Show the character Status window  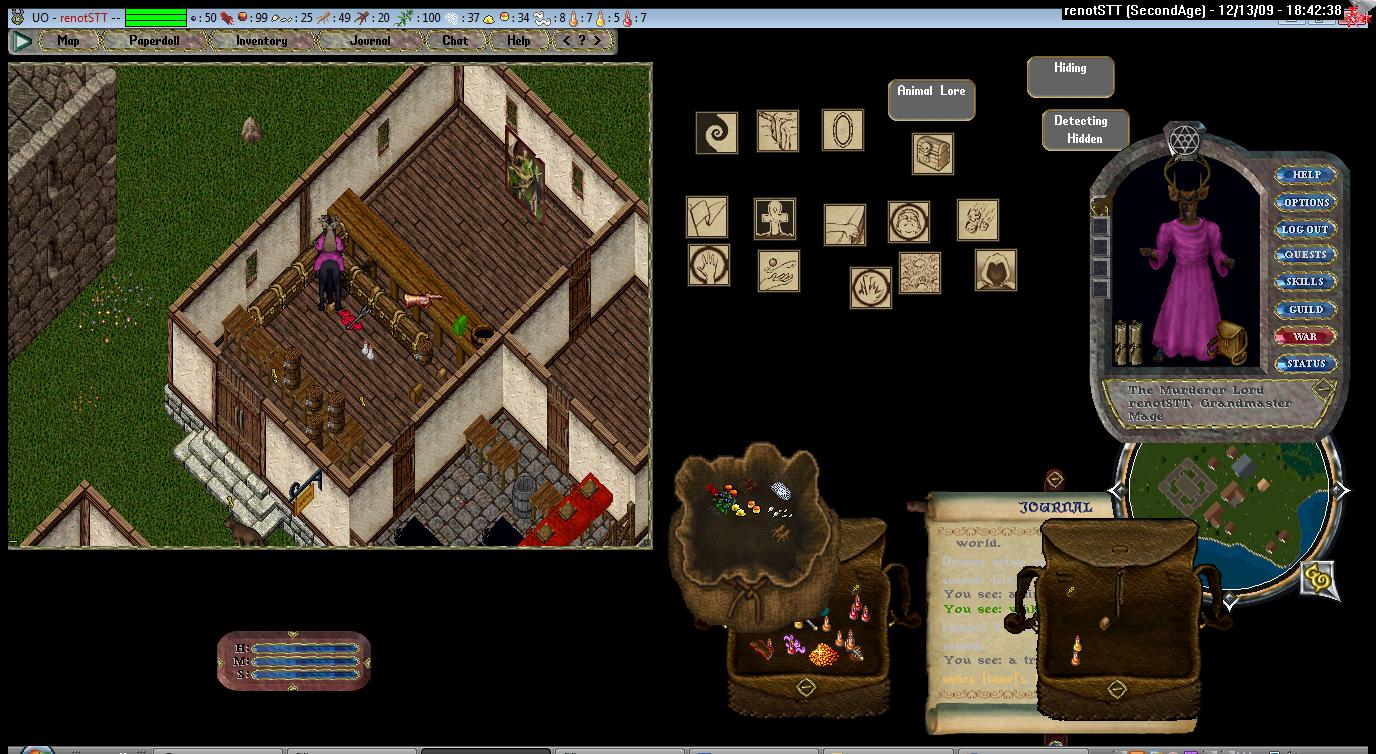(1306, 364)
